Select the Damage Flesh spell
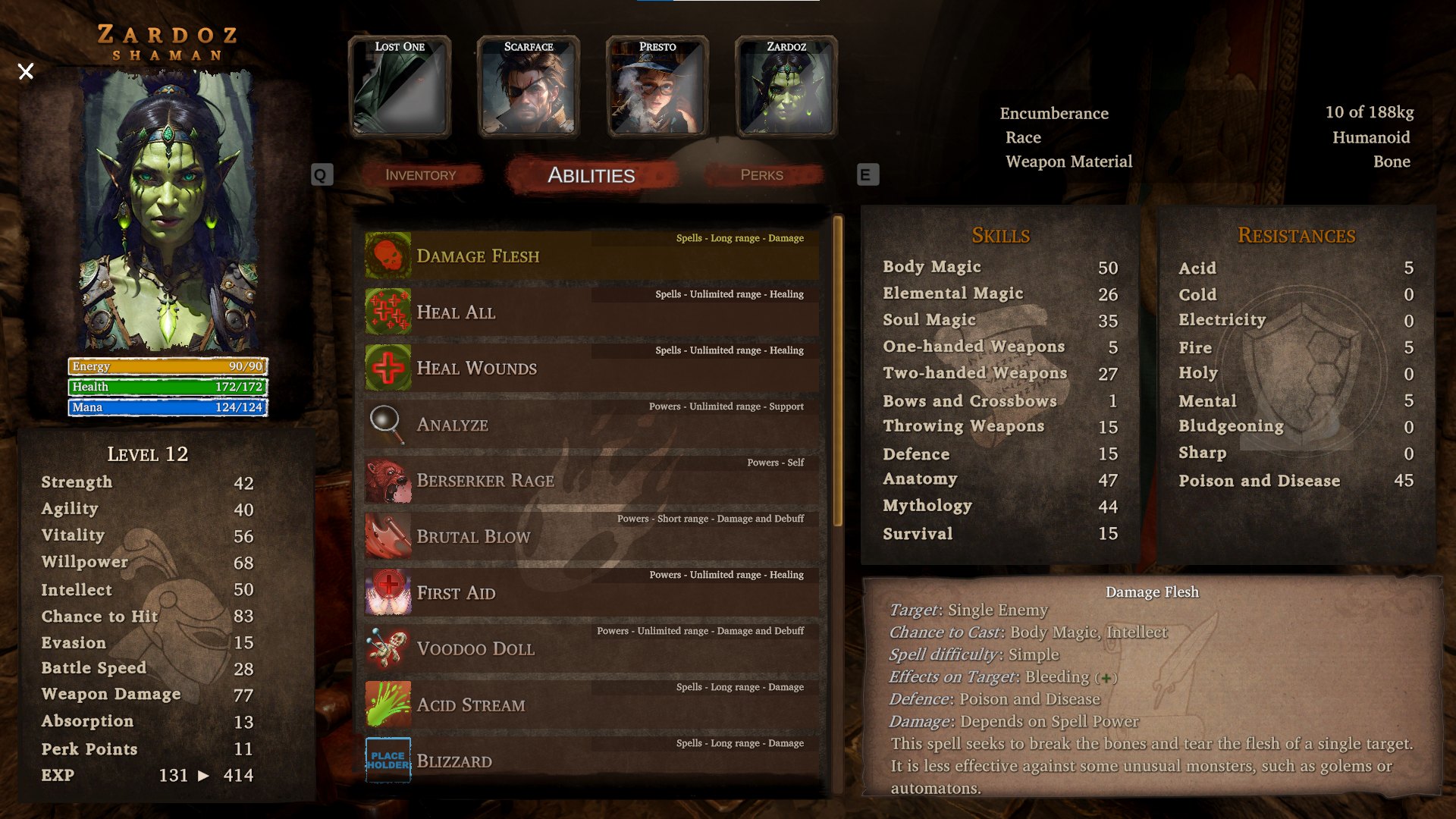The image size is (1456, 819). [591, 256]
